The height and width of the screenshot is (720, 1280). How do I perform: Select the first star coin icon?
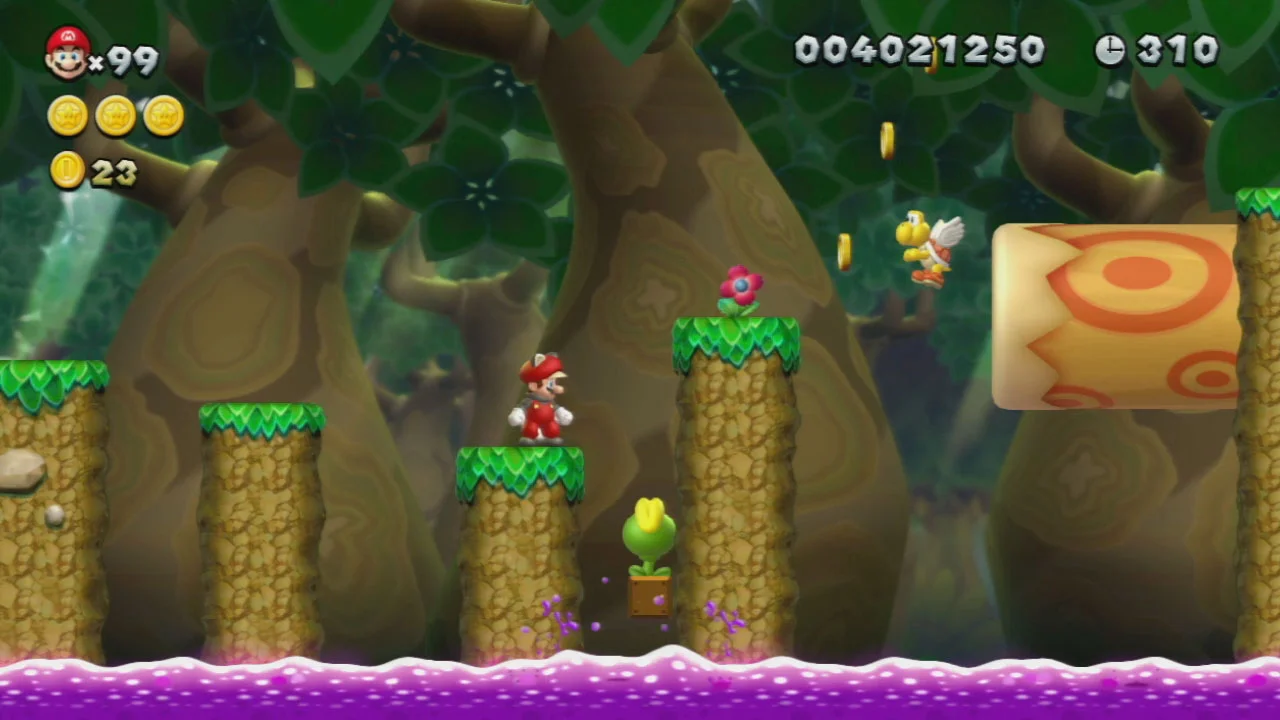[66, 114]
